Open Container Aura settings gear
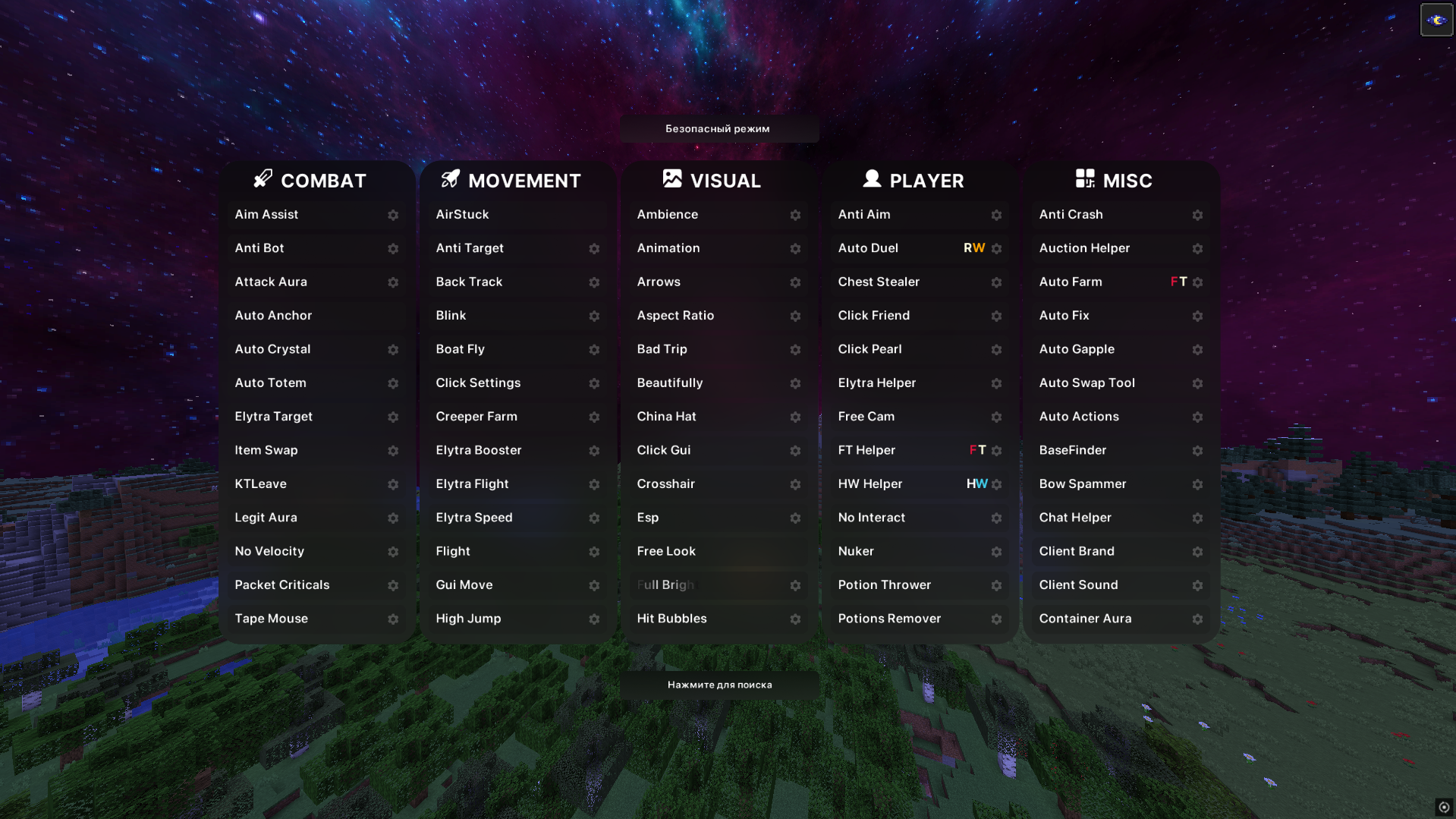Image resolution: width=1456 pixels, height=819 pixels. coord(1197,619)
